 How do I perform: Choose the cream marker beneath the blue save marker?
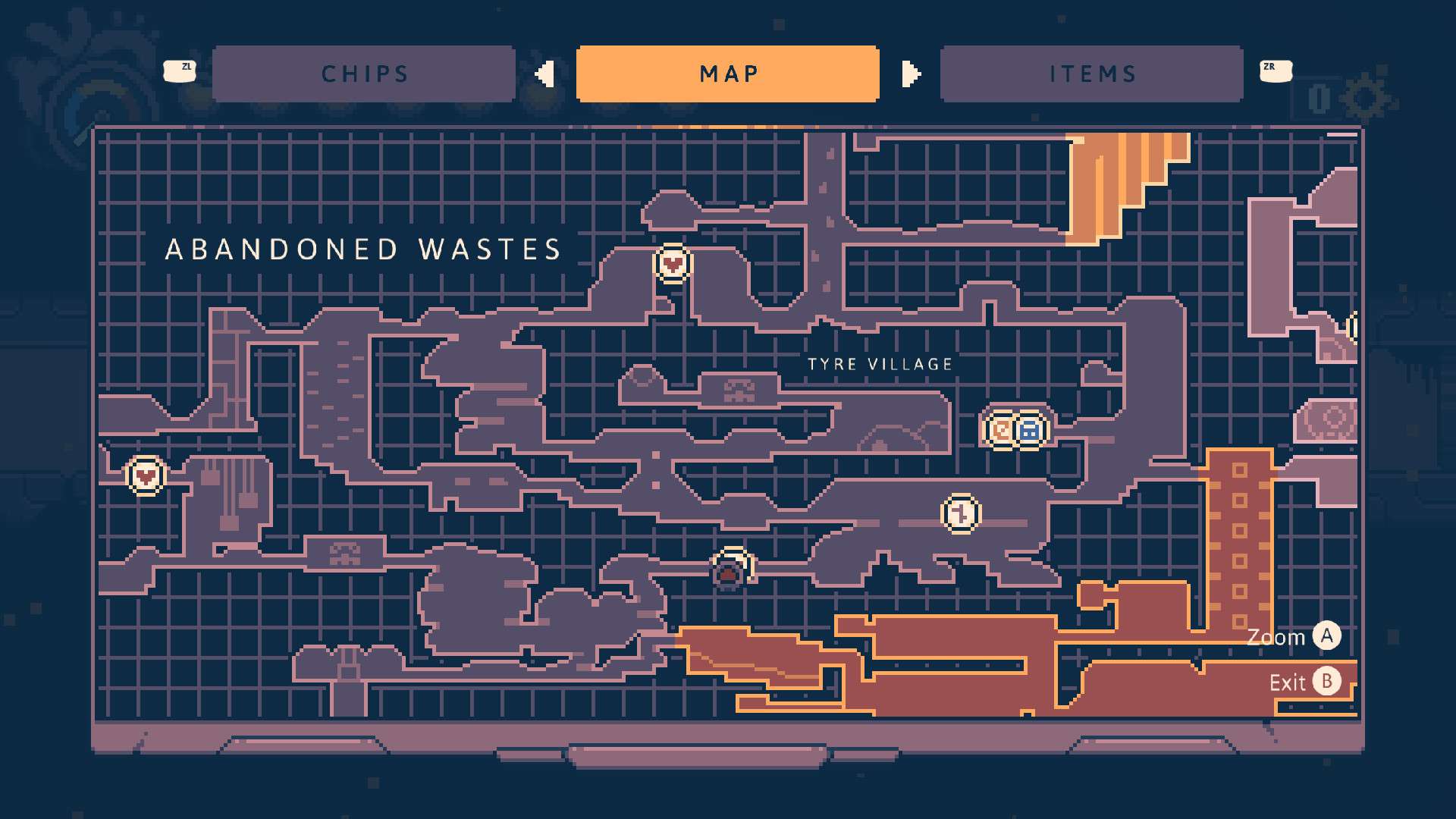(961, 513)
